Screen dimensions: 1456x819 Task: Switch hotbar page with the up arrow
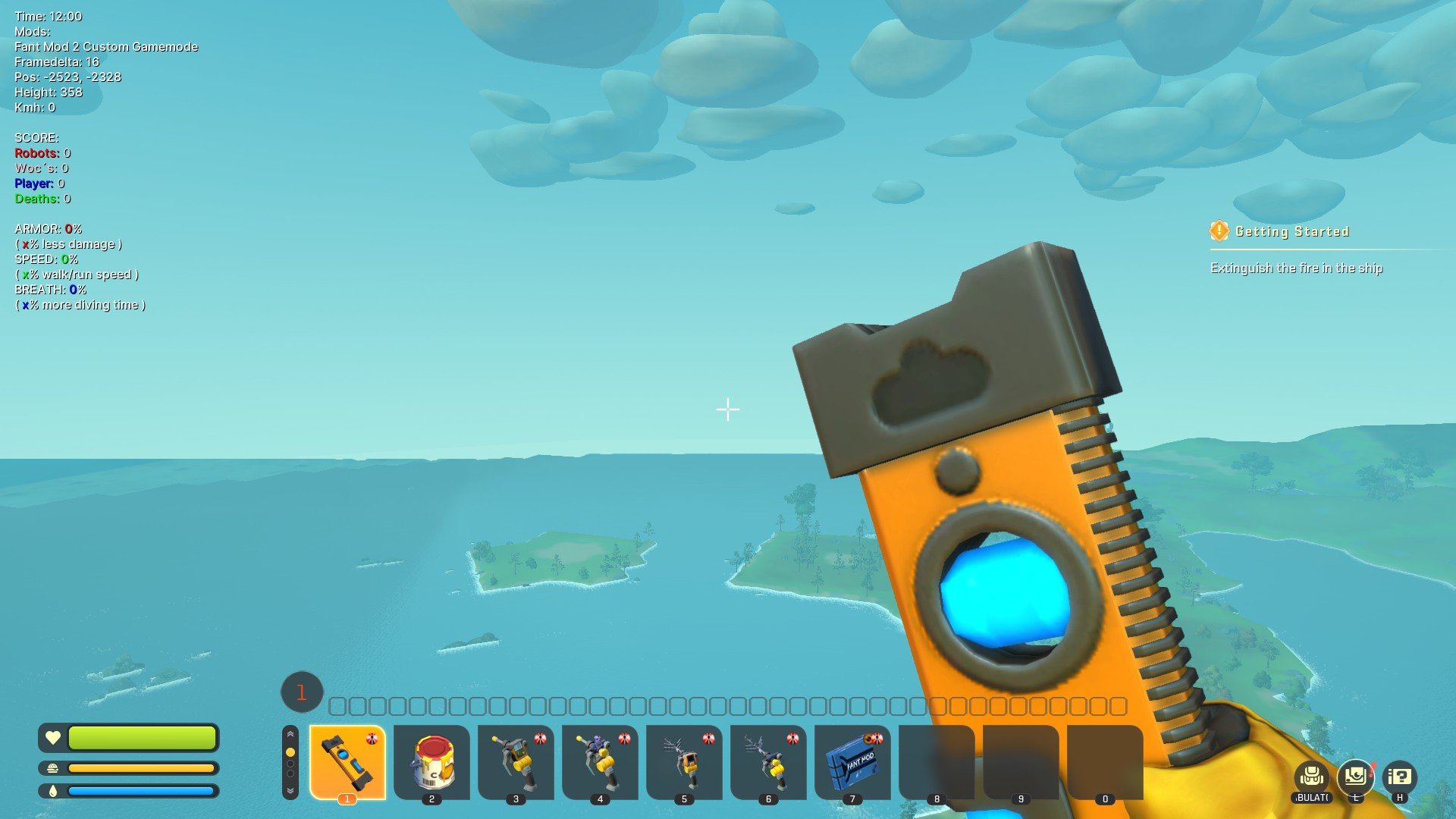[290, 734]
